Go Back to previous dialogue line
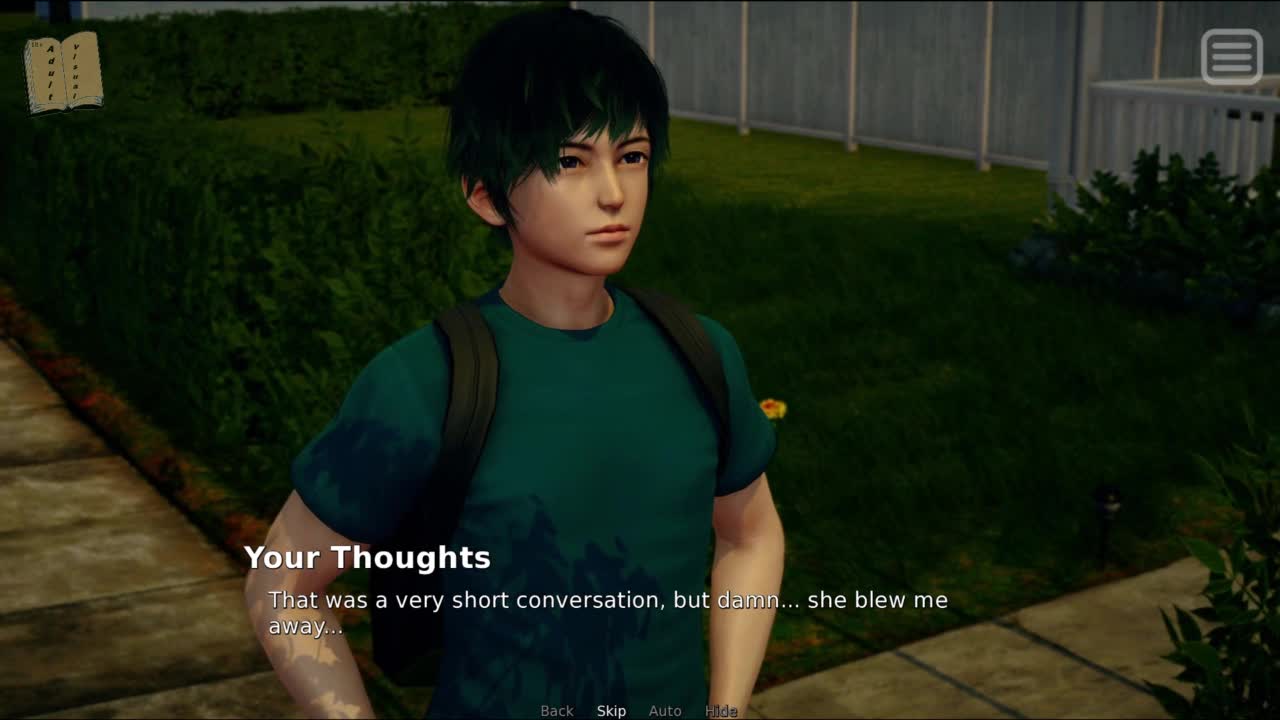 [557, 711]
